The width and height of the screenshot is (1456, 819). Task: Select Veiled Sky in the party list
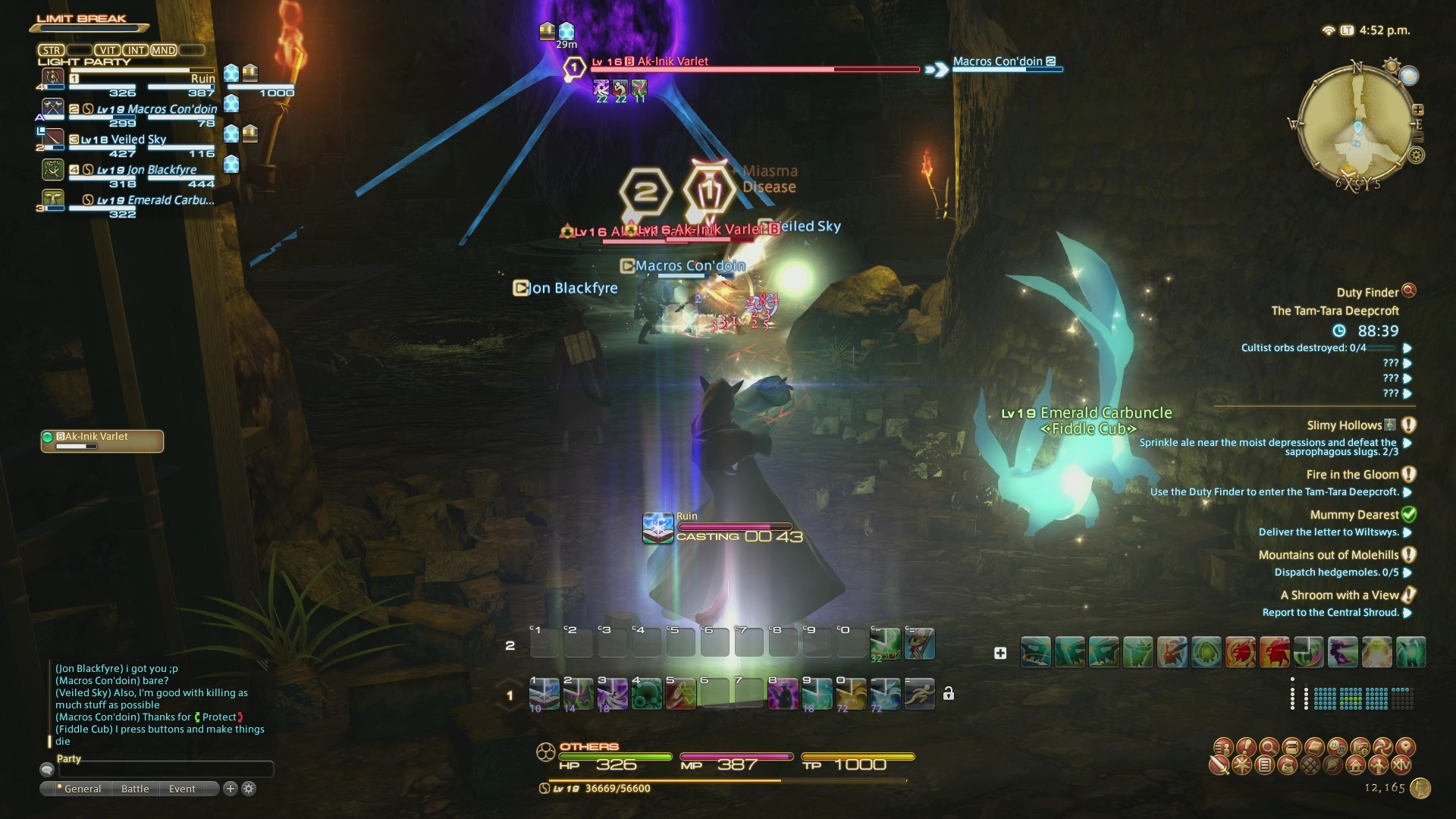coord(138,140)
